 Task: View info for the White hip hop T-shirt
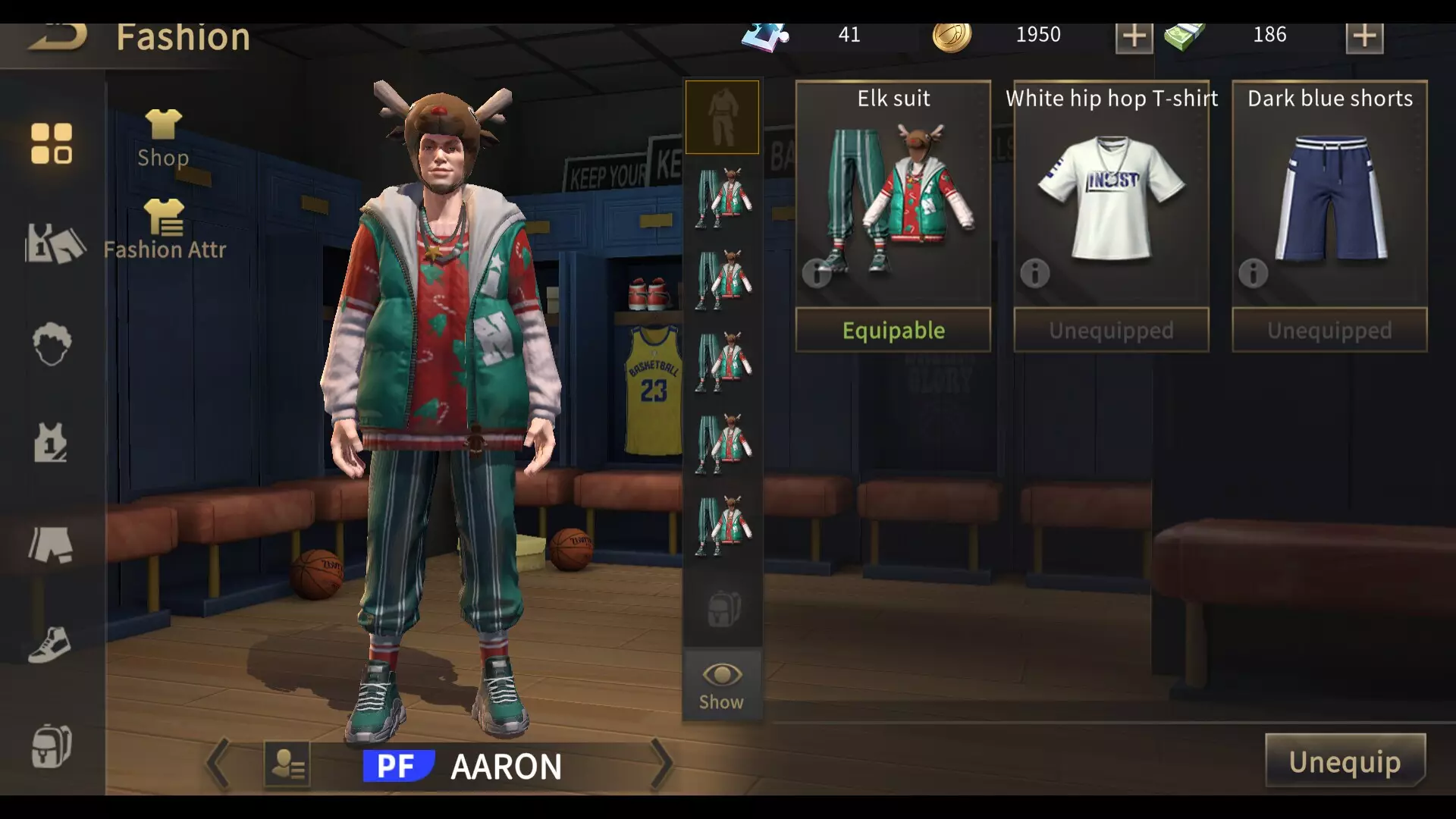tap(1034, 275)
